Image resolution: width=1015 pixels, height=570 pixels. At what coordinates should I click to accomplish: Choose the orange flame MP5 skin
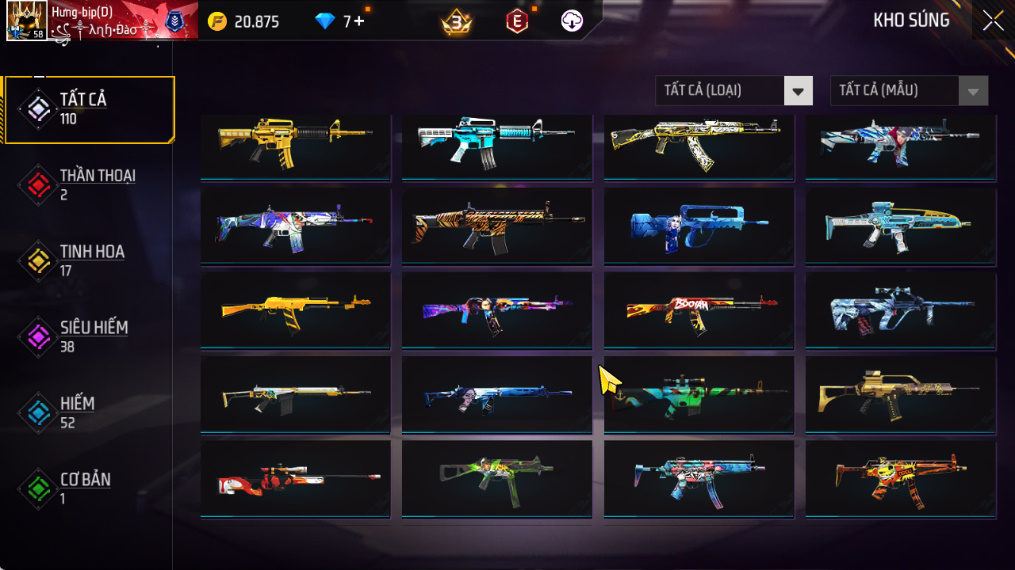point(900,479)
